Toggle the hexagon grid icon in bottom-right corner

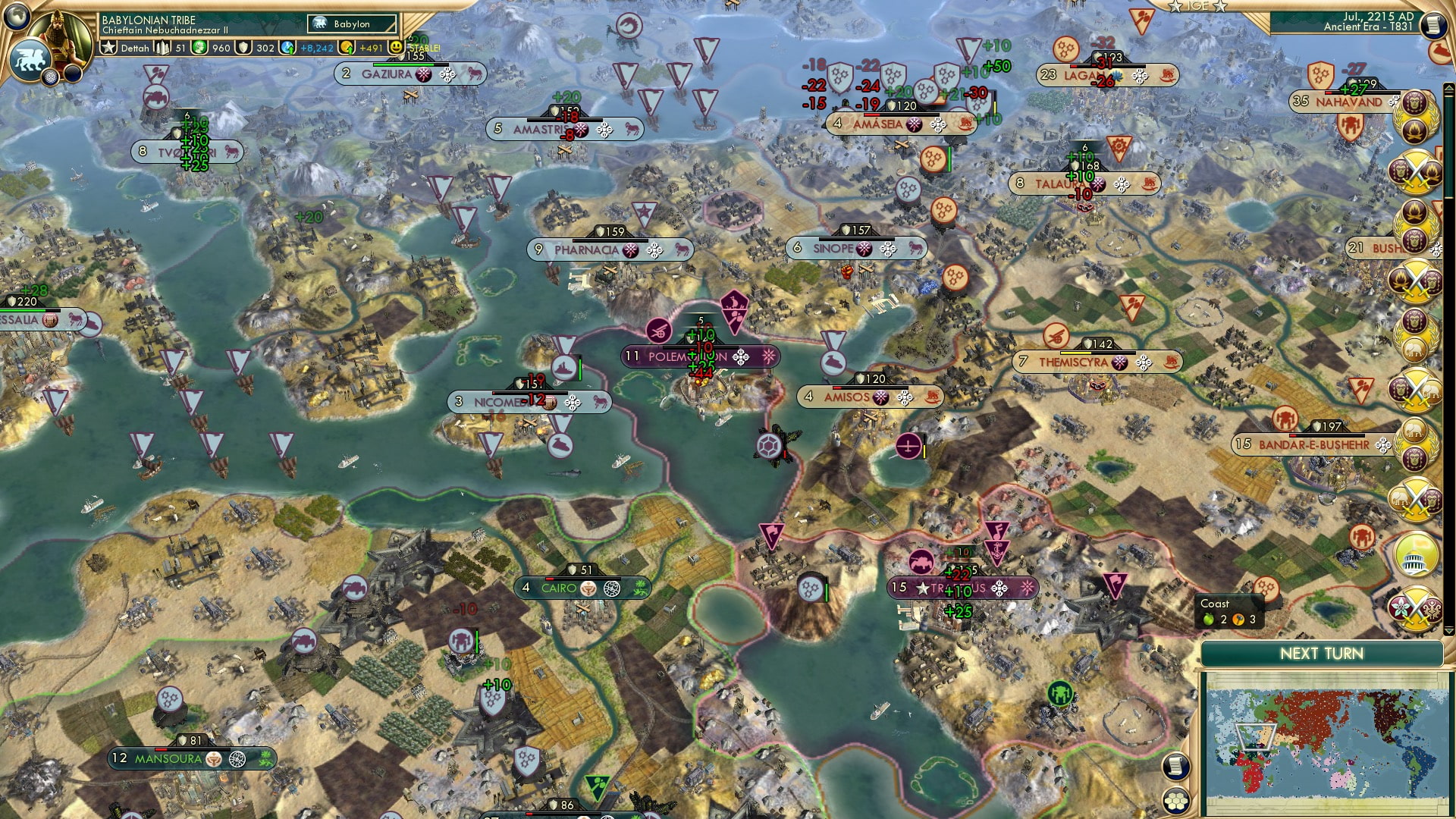(1178, 802)
